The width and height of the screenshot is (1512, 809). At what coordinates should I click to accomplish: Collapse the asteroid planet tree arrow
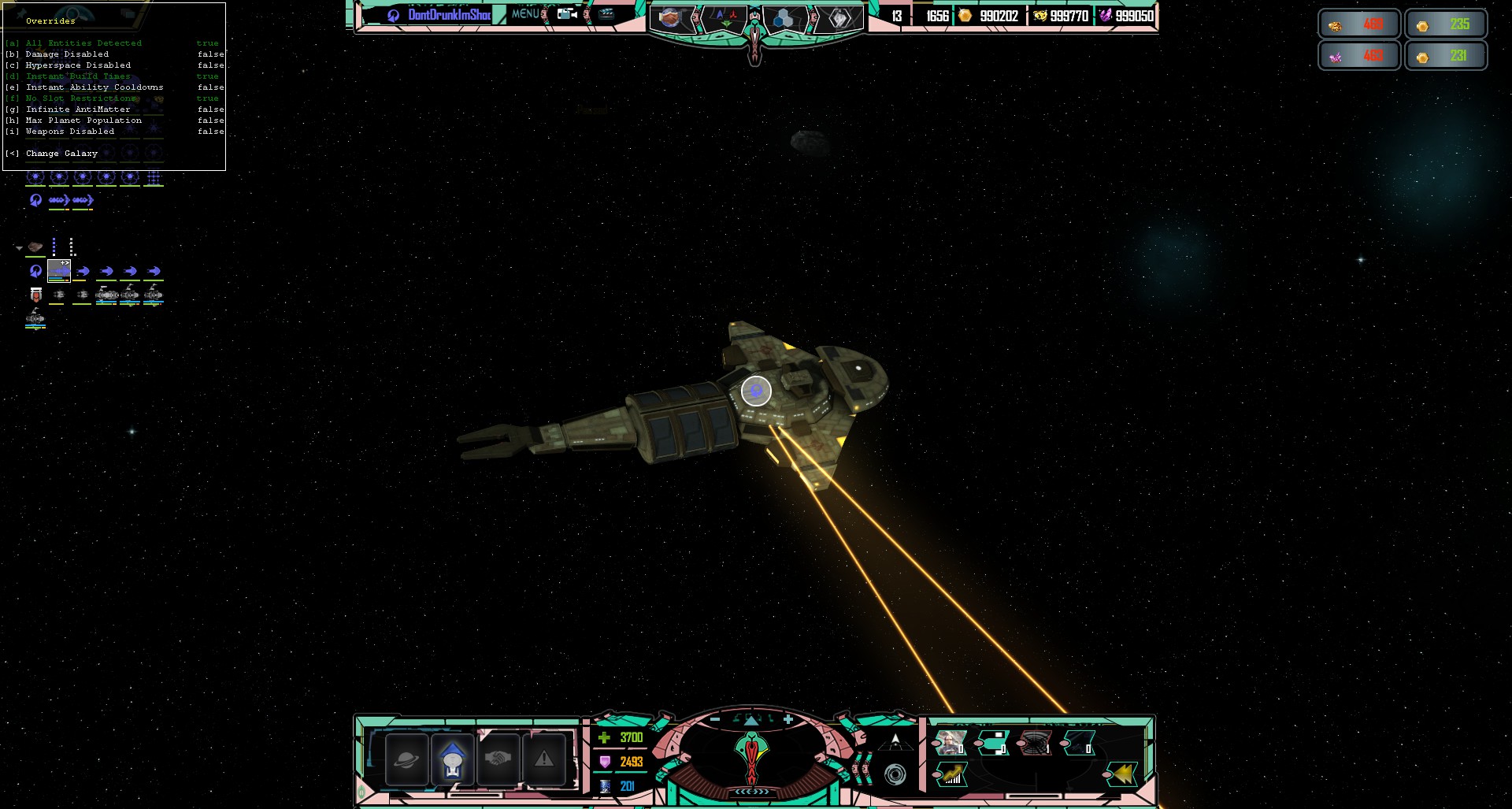[19, 248]
